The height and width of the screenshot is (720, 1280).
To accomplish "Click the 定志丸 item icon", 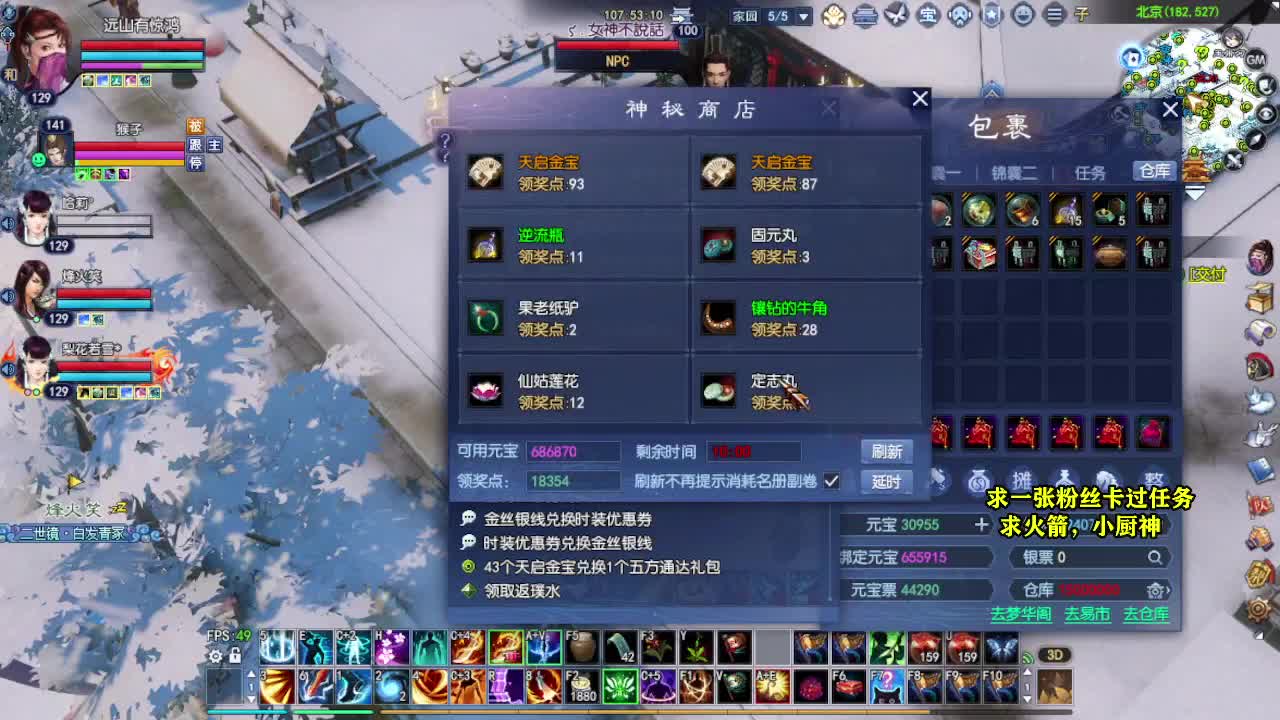I will [719, 390].
